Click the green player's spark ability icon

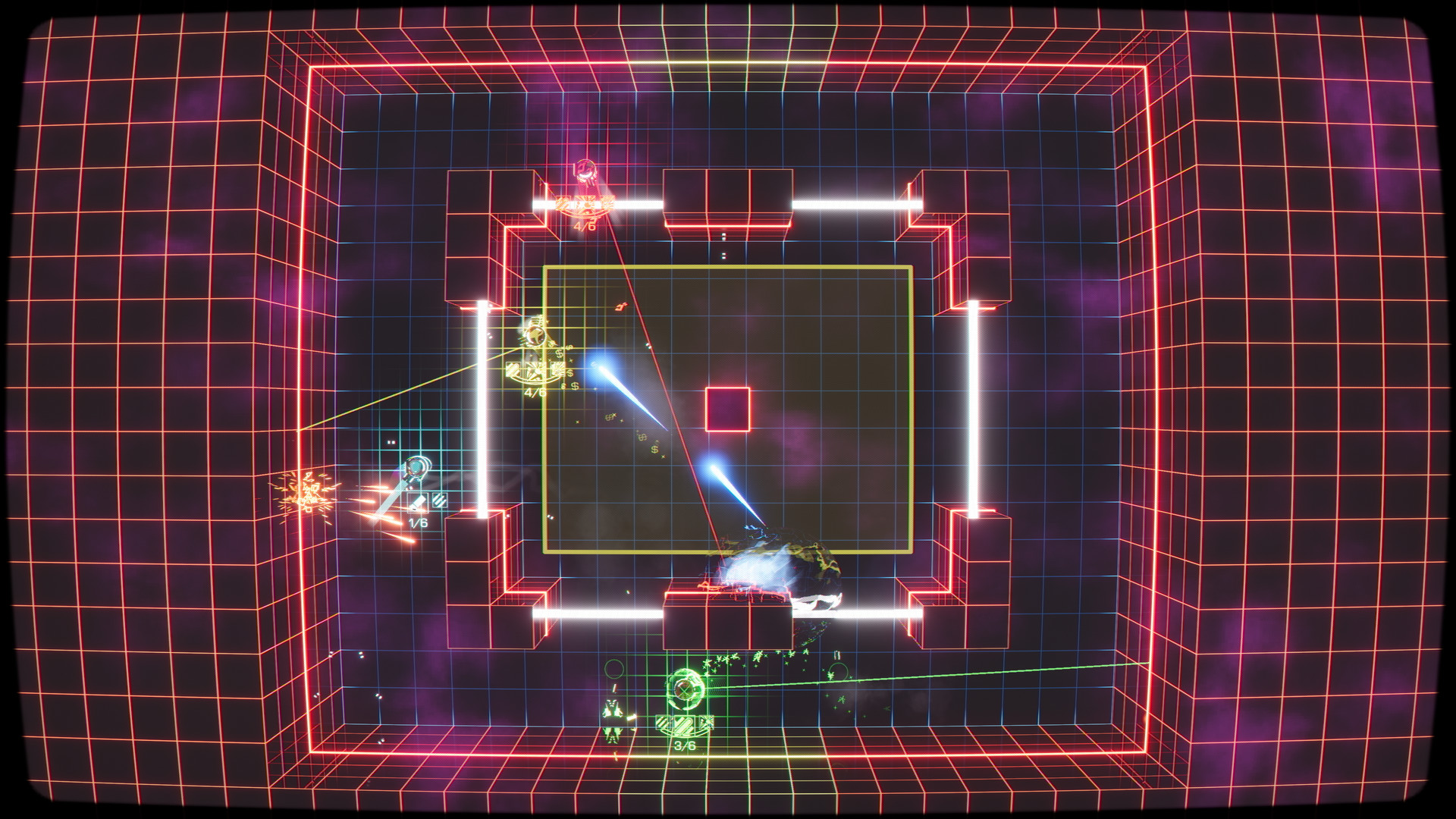707,721
